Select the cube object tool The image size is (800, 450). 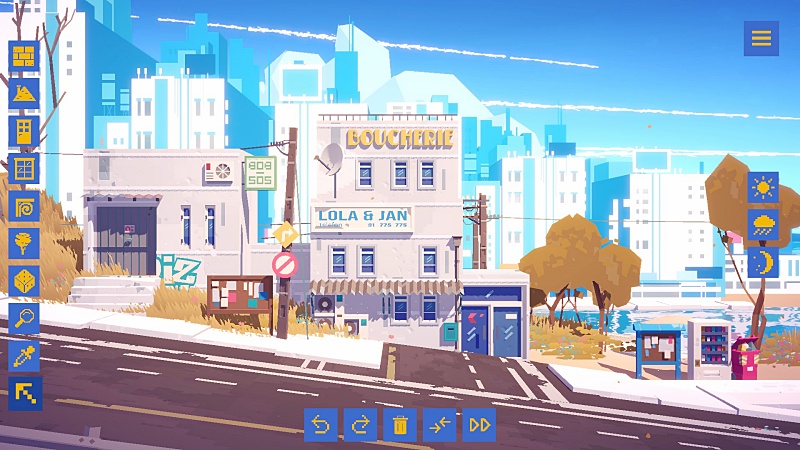[x=24, y=281]
